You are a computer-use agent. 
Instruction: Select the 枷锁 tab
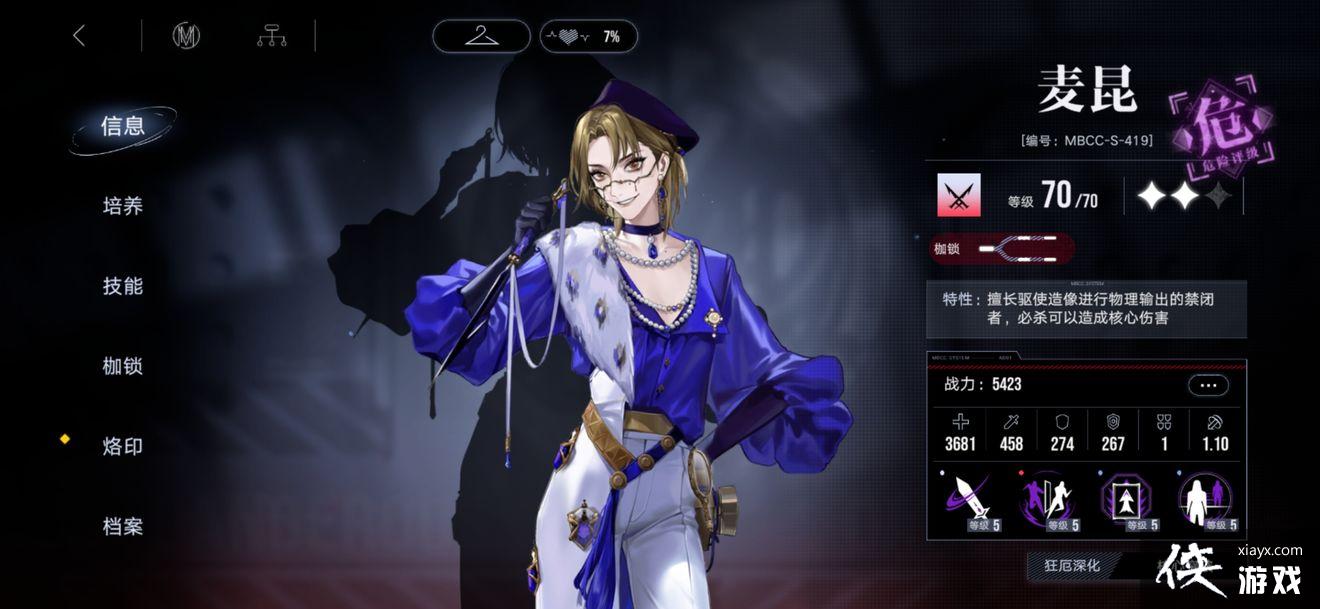[x=123, y=367]
